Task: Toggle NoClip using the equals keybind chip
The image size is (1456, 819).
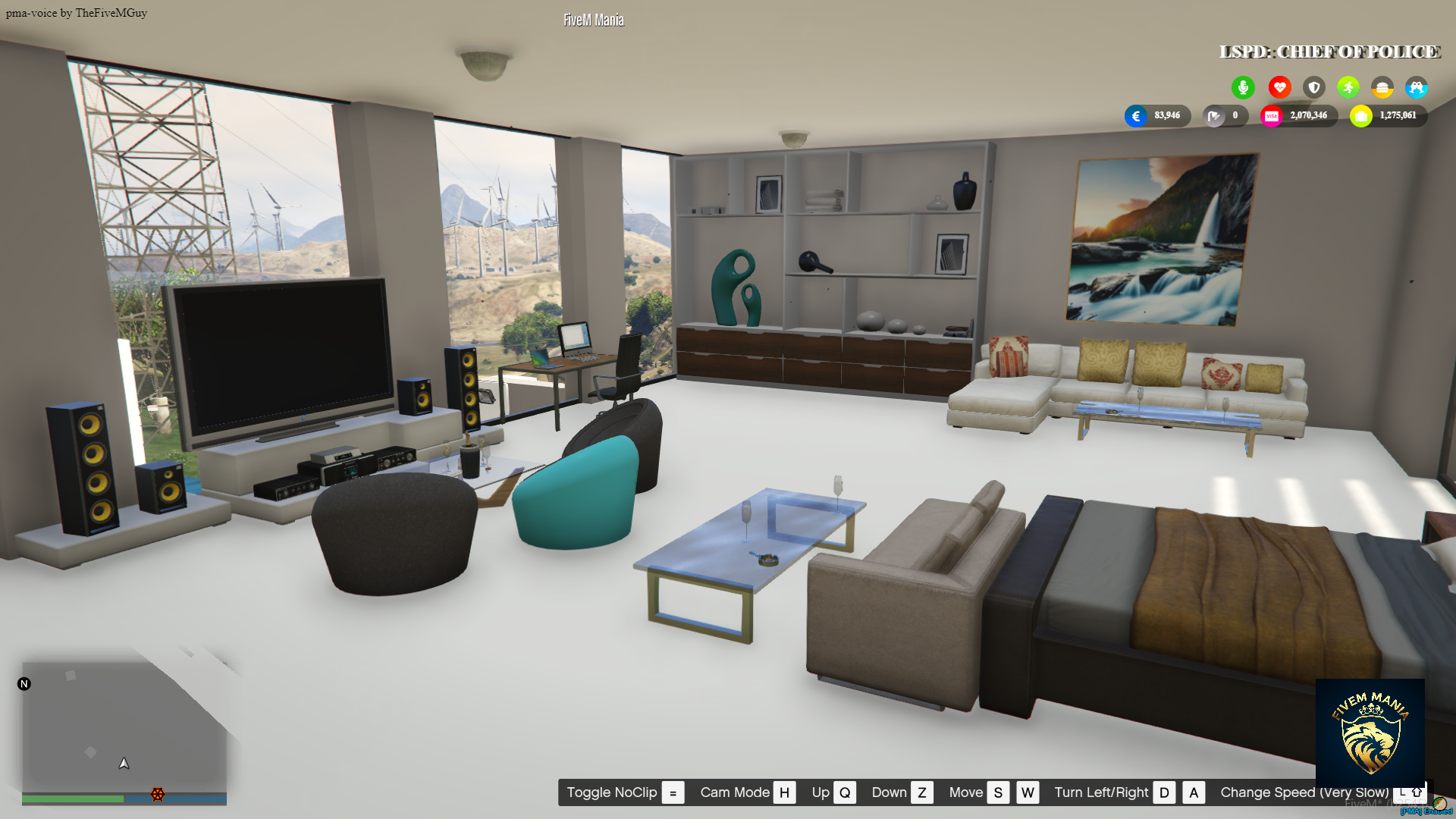Action: 672,792
